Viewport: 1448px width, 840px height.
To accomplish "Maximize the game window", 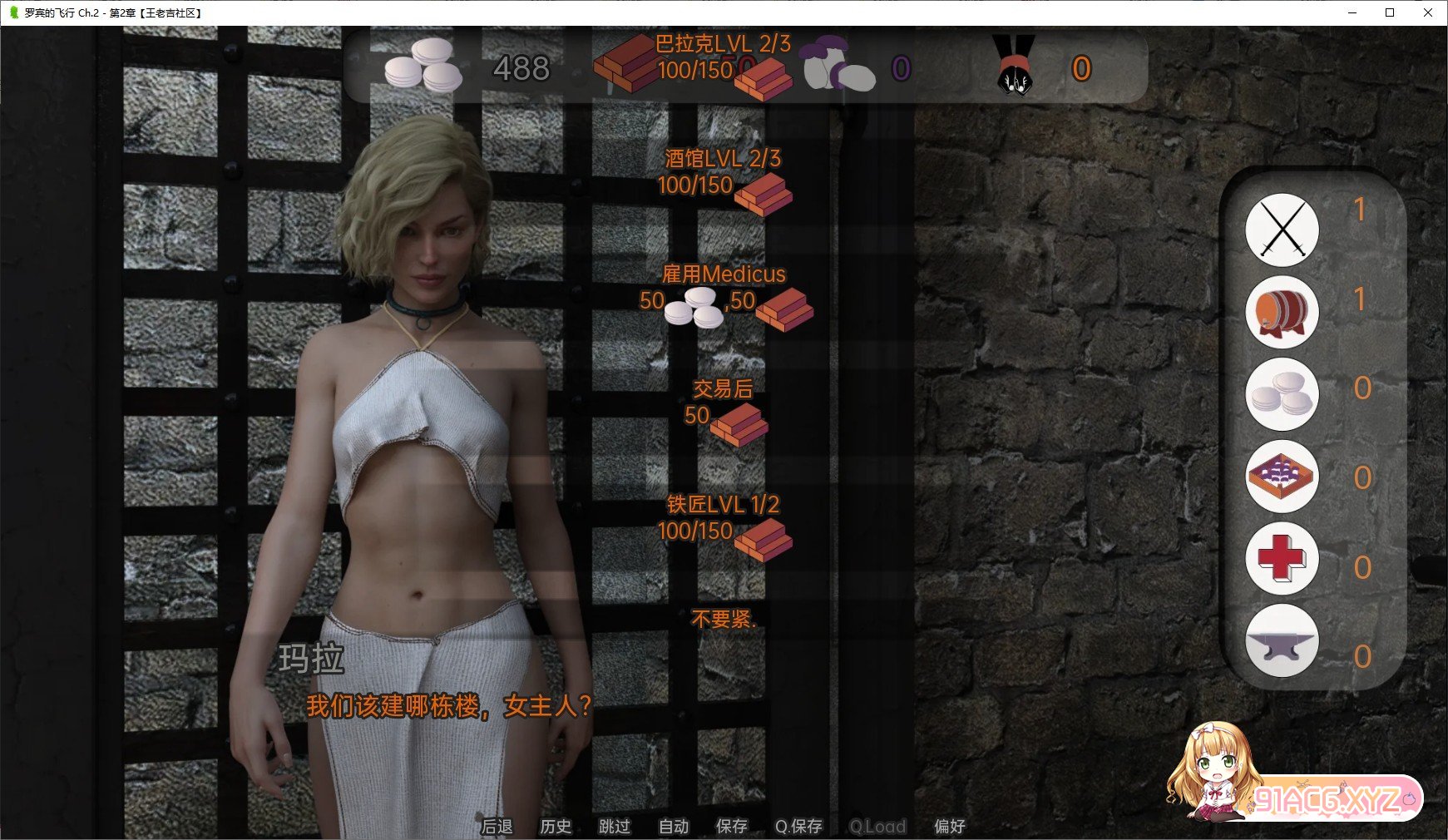I will (1390, 12).
